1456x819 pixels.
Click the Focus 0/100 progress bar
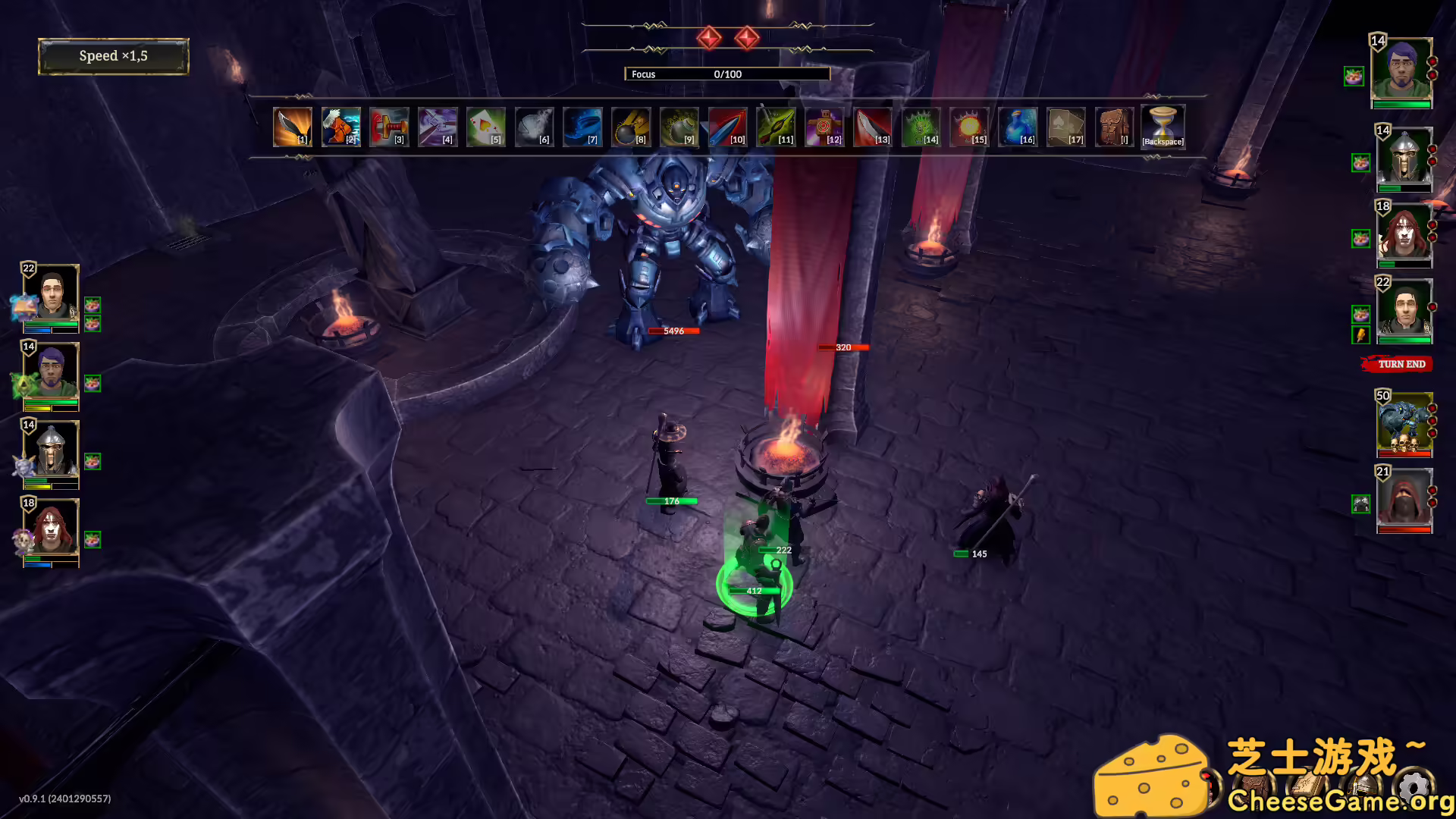[x=726, y=74]
